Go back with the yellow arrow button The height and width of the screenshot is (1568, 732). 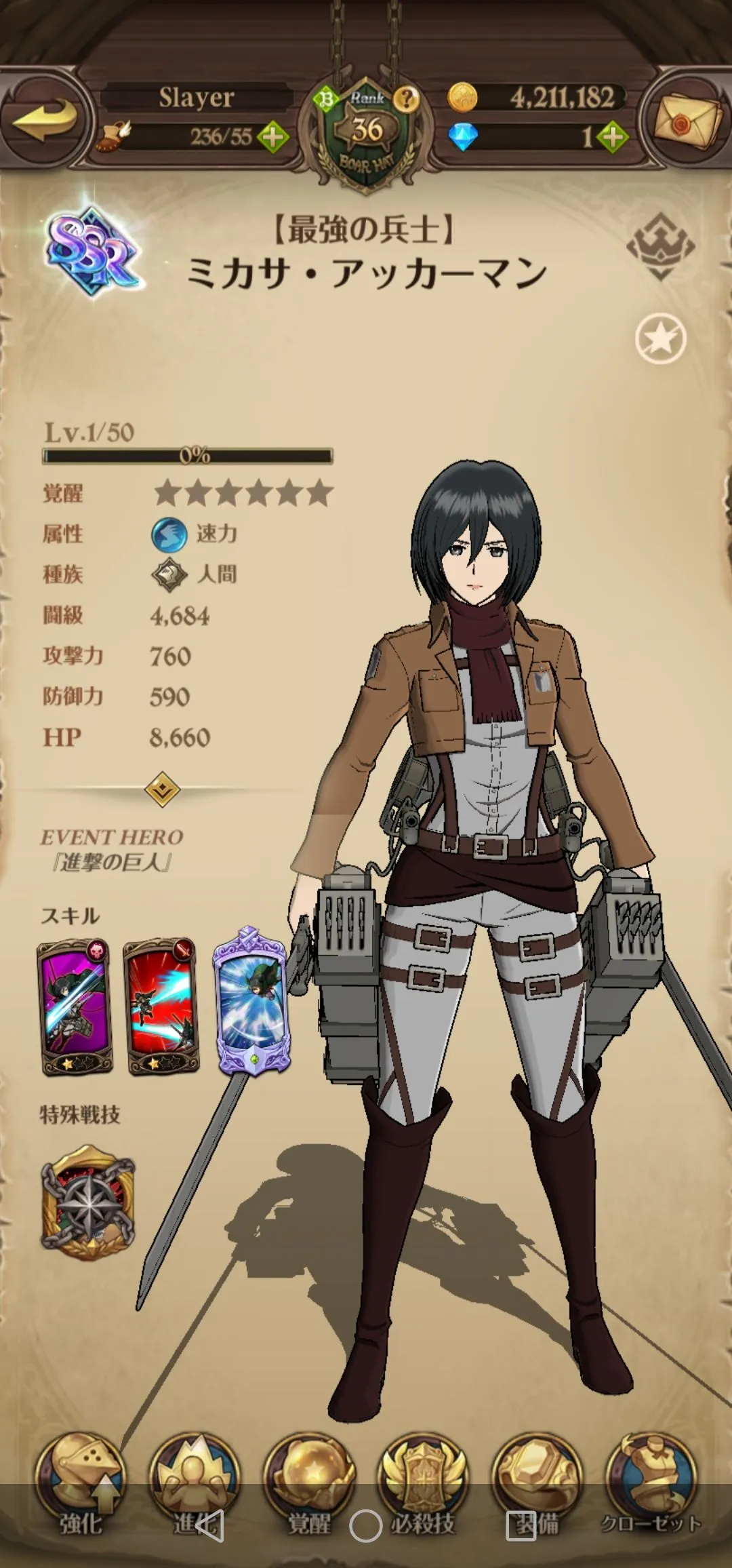[44, 120]
